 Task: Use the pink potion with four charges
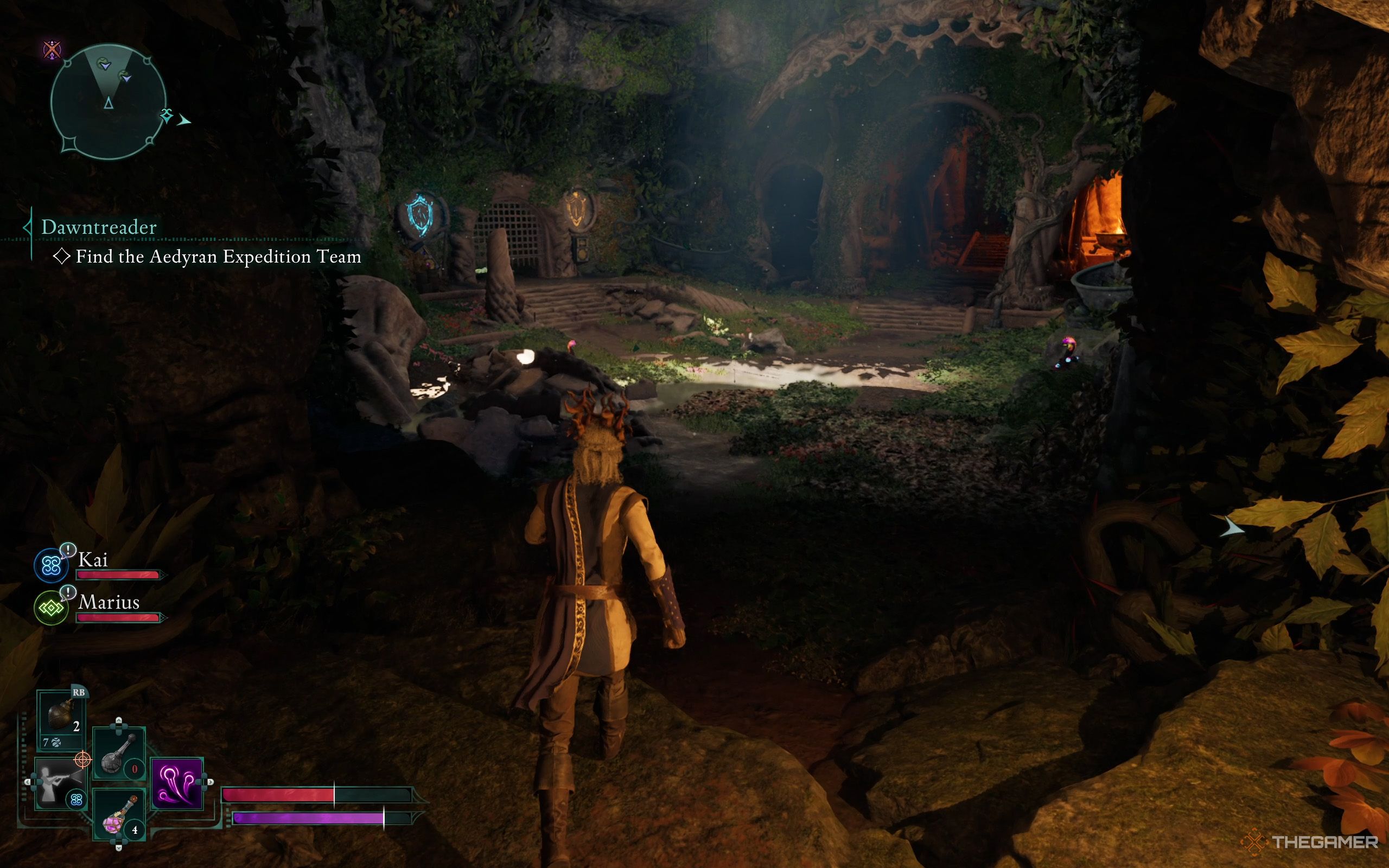point(119,816)
